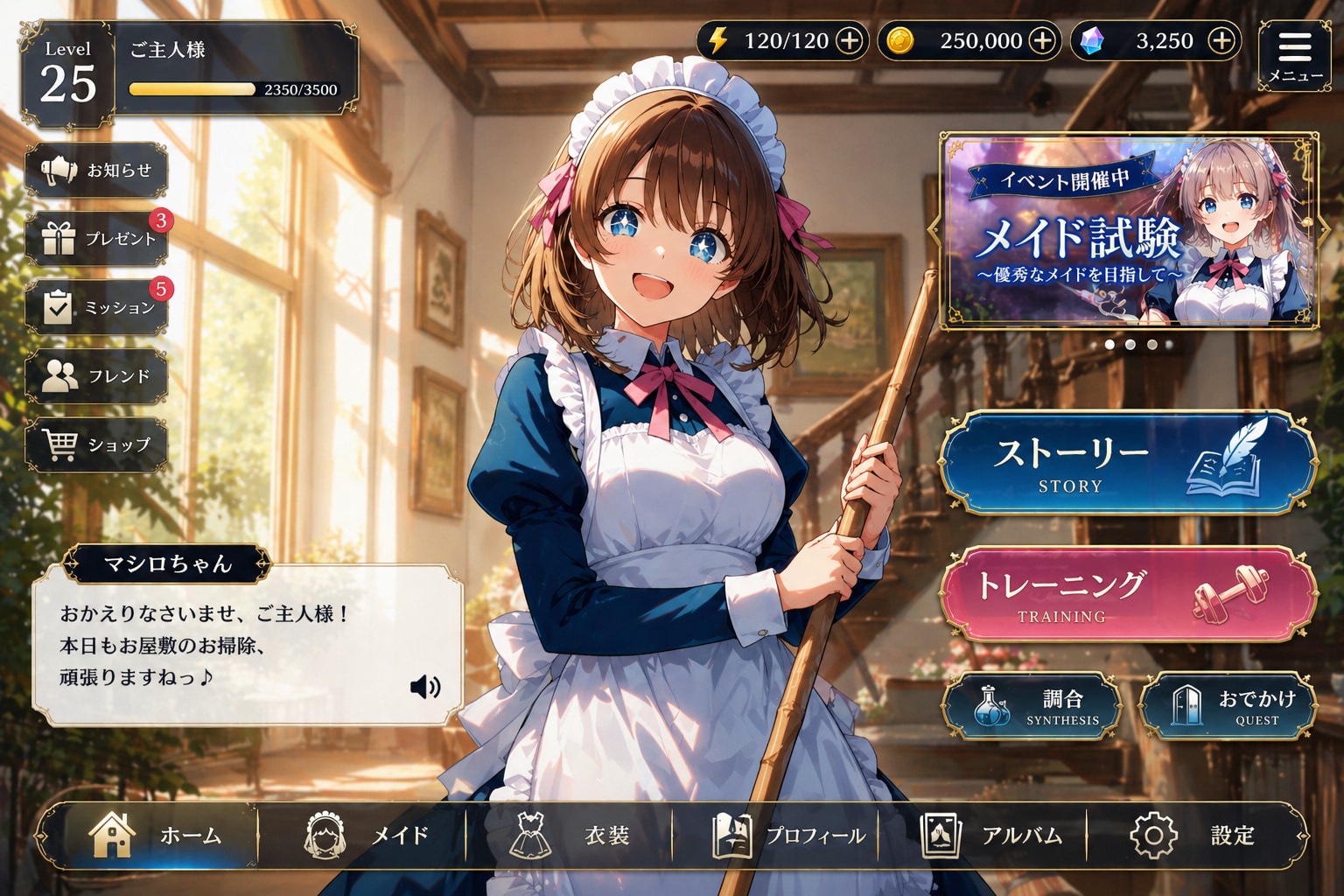1344x896 pixels.
Task: Open the フレンド friends list
Action: click(x=99, y=376)
